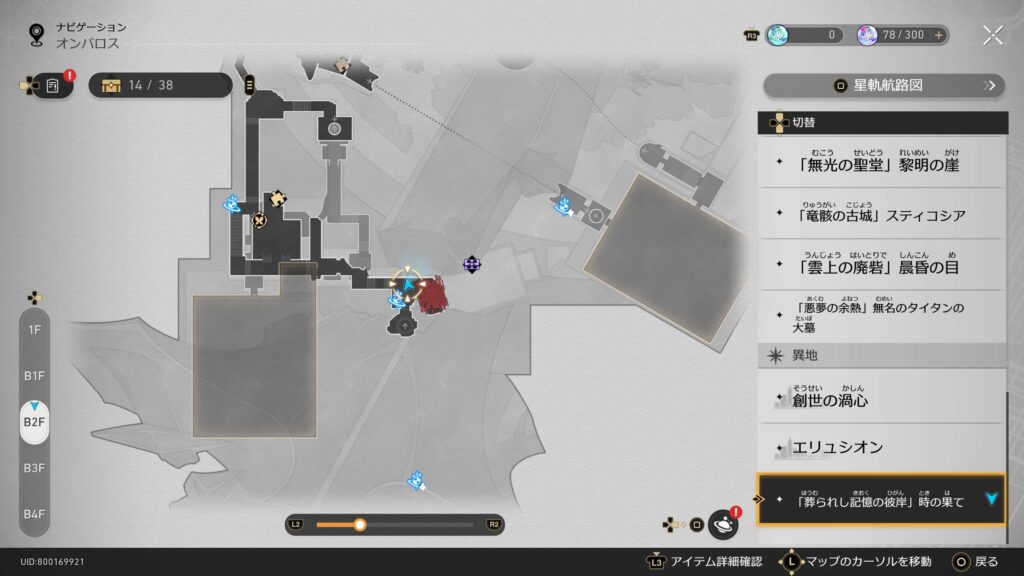
Task: Select 「悪夢の余熱」無名のタイタンの大墓
Action: point(882,316)
